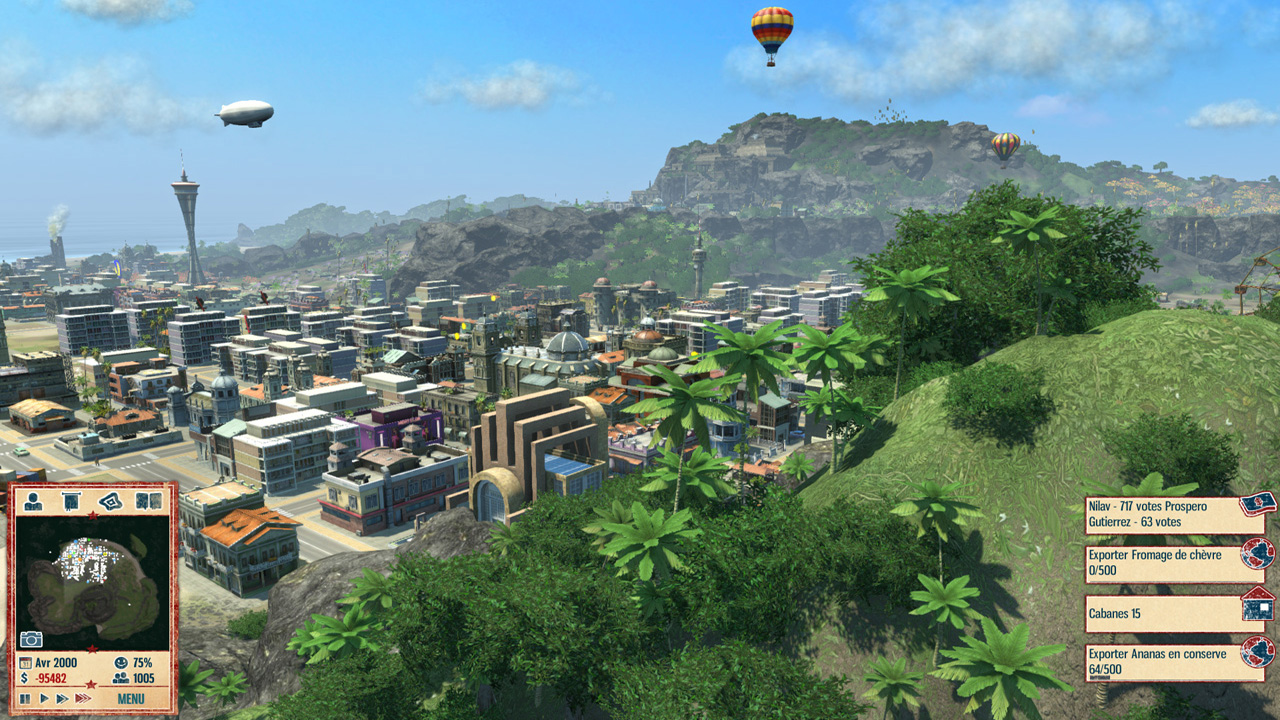Open the edicts banner icon

71,501
